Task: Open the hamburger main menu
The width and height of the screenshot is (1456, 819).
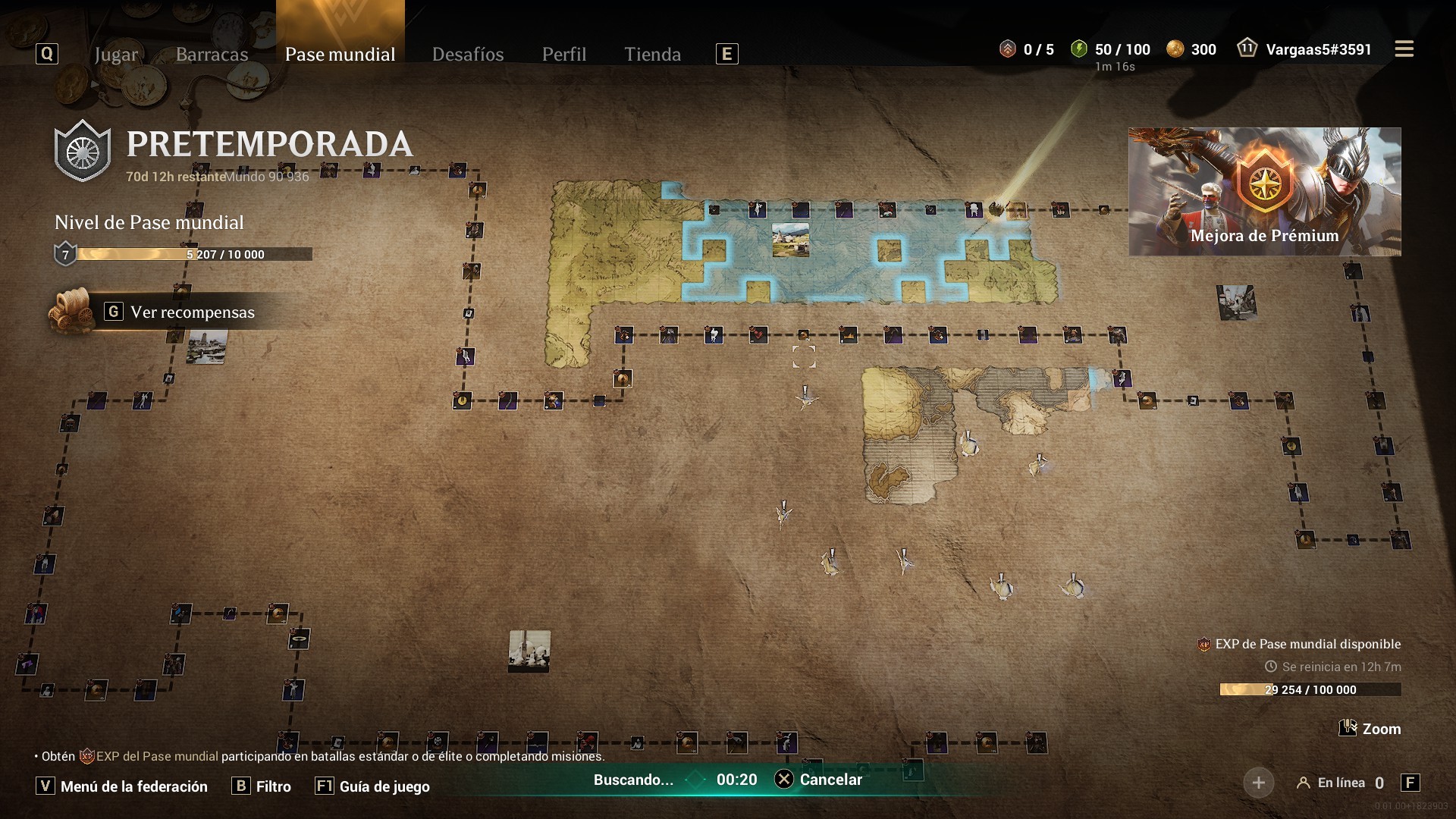Action: (x=1404, y=49)
